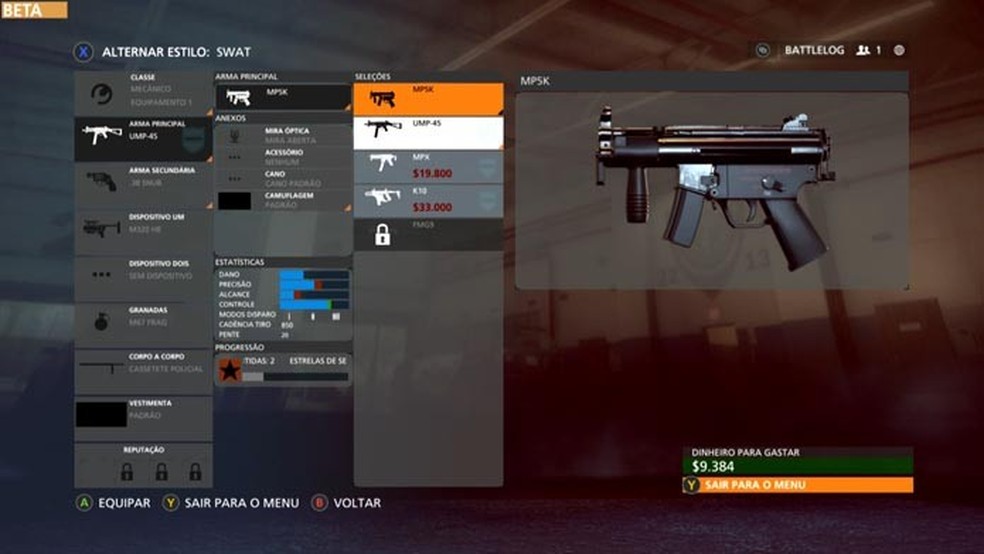This screenshot has width=984, height=554.
Task: Open the Arma Secundária revolver slot
Action: [143, 184]
